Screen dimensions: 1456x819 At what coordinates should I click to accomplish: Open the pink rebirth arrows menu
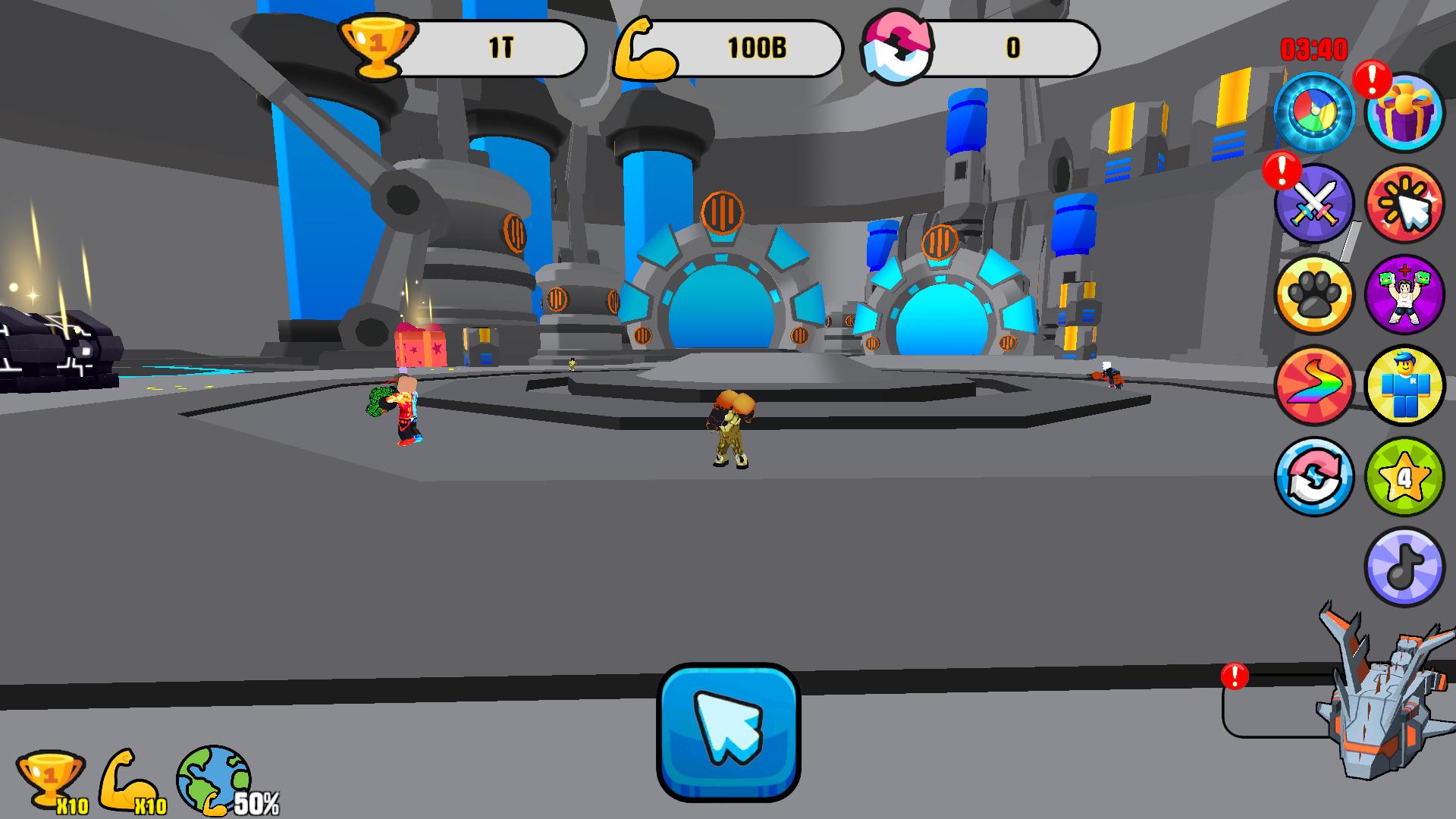1316,477
